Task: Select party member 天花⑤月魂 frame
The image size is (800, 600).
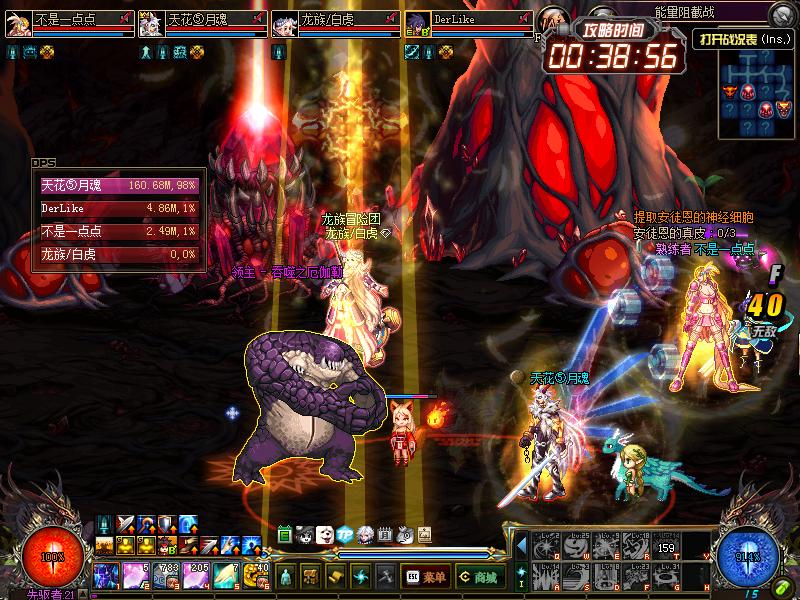Action: tap(202, 23)
